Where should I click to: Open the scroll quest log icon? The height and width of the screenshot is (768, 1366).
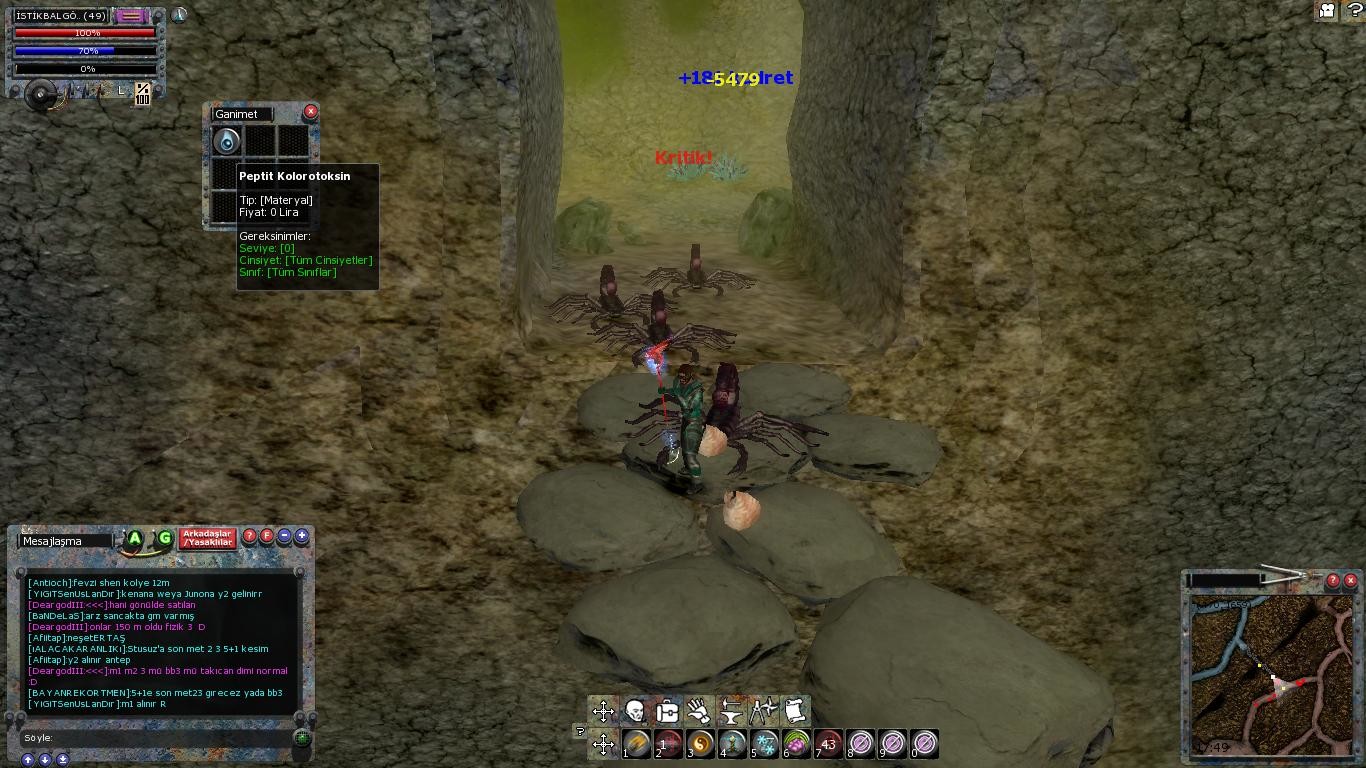[795, 711]
